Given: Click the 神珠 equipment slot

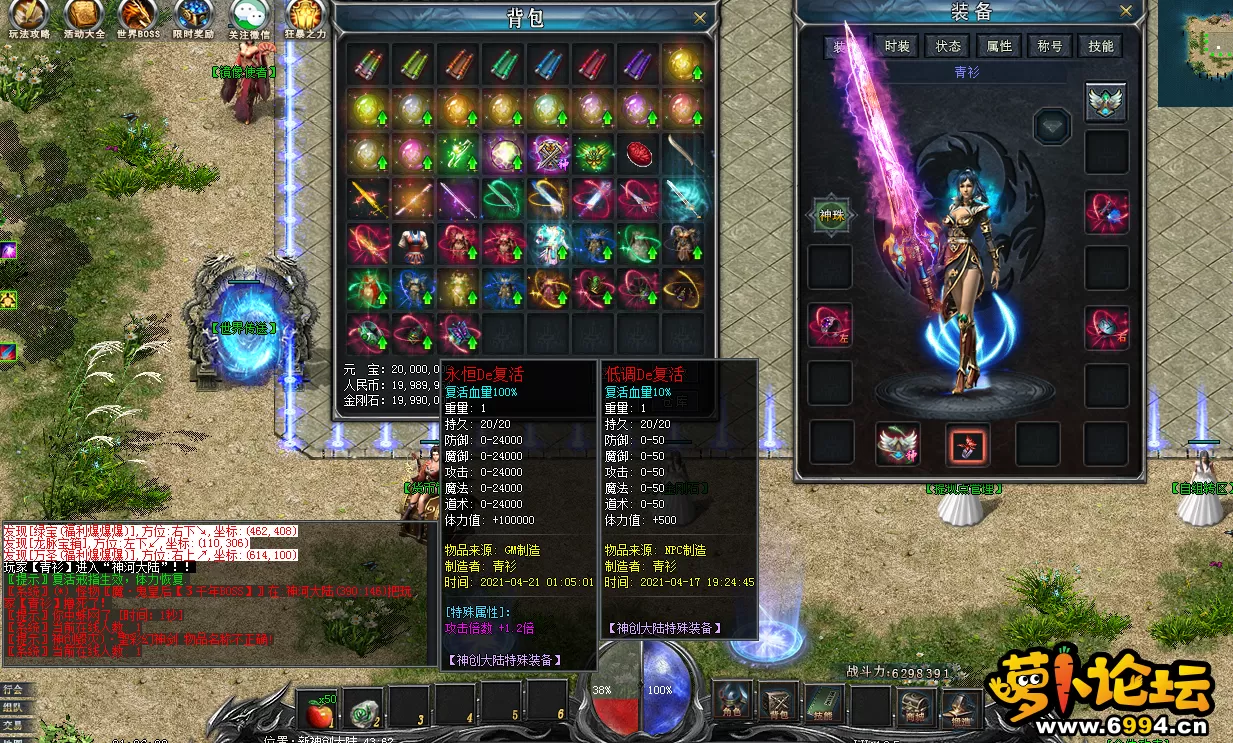Looking at the screenshot, I should (829, 214).
